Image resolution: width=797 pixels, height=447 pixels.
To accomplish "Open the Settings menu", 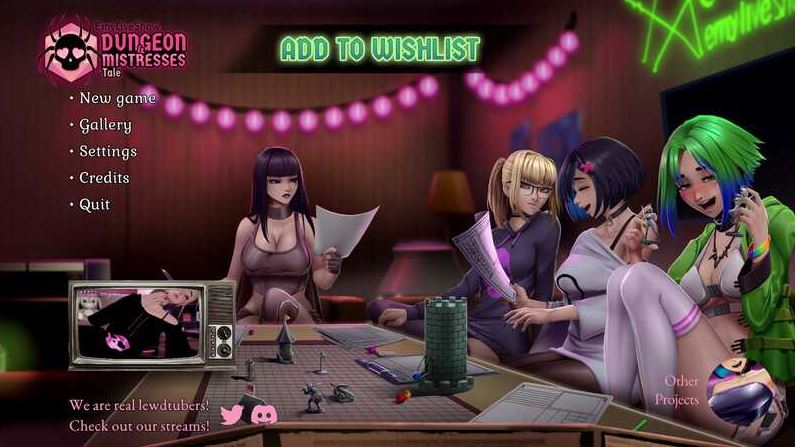I will (108, 152).
